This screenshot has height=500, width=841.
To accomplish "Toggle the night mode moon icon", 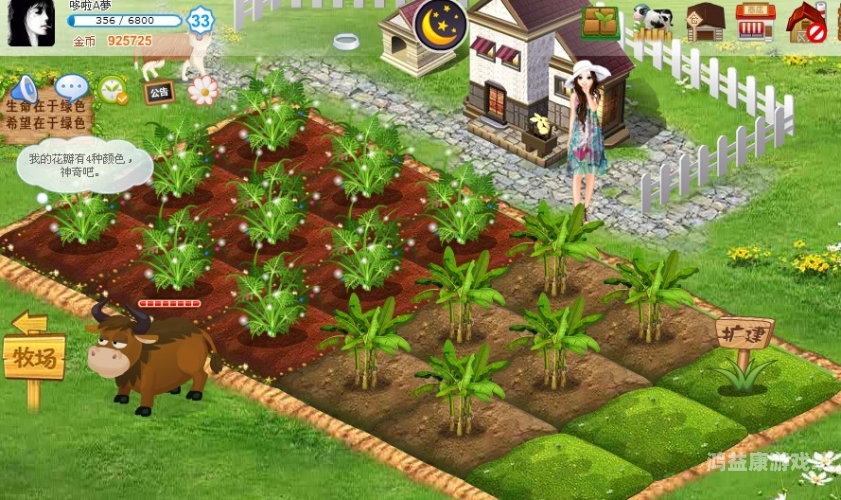I will (440, 23).
